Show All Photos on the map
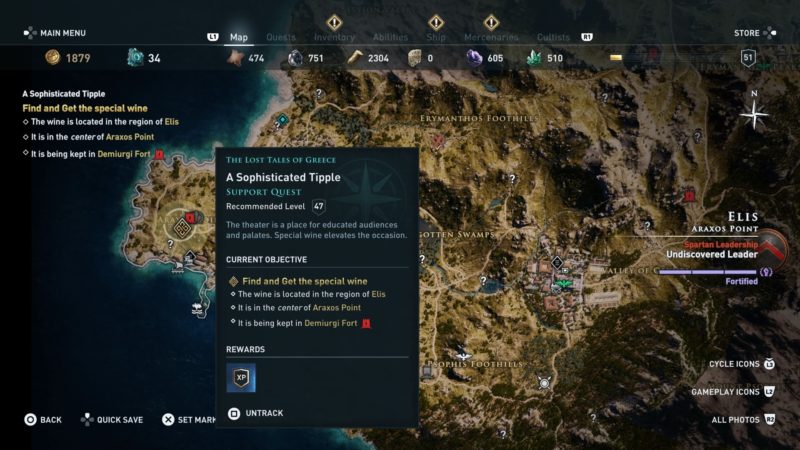The height and width of the screenshot is (450, 800). tap(736, 420)
